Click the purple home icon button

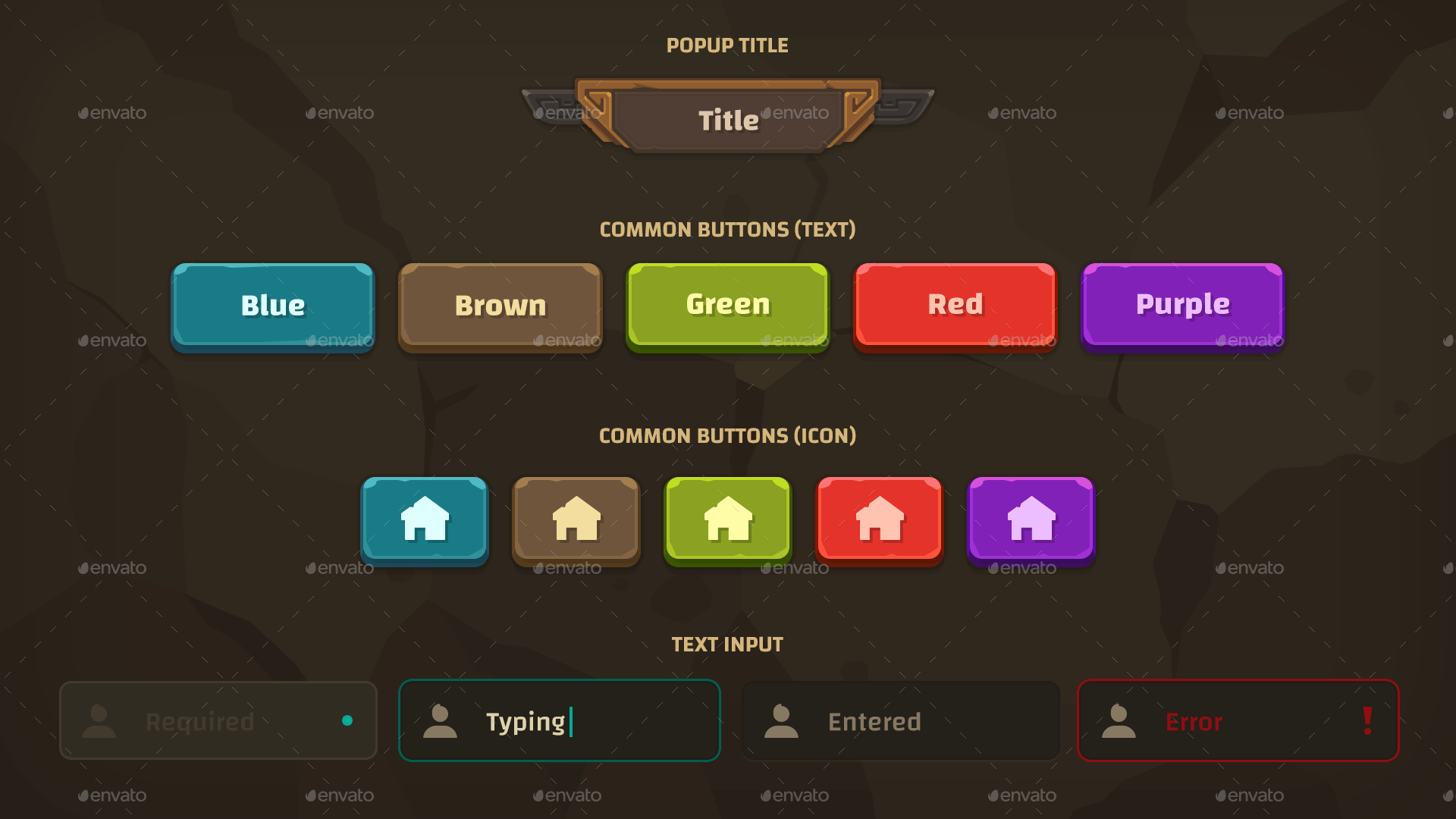pos(1031,520)
